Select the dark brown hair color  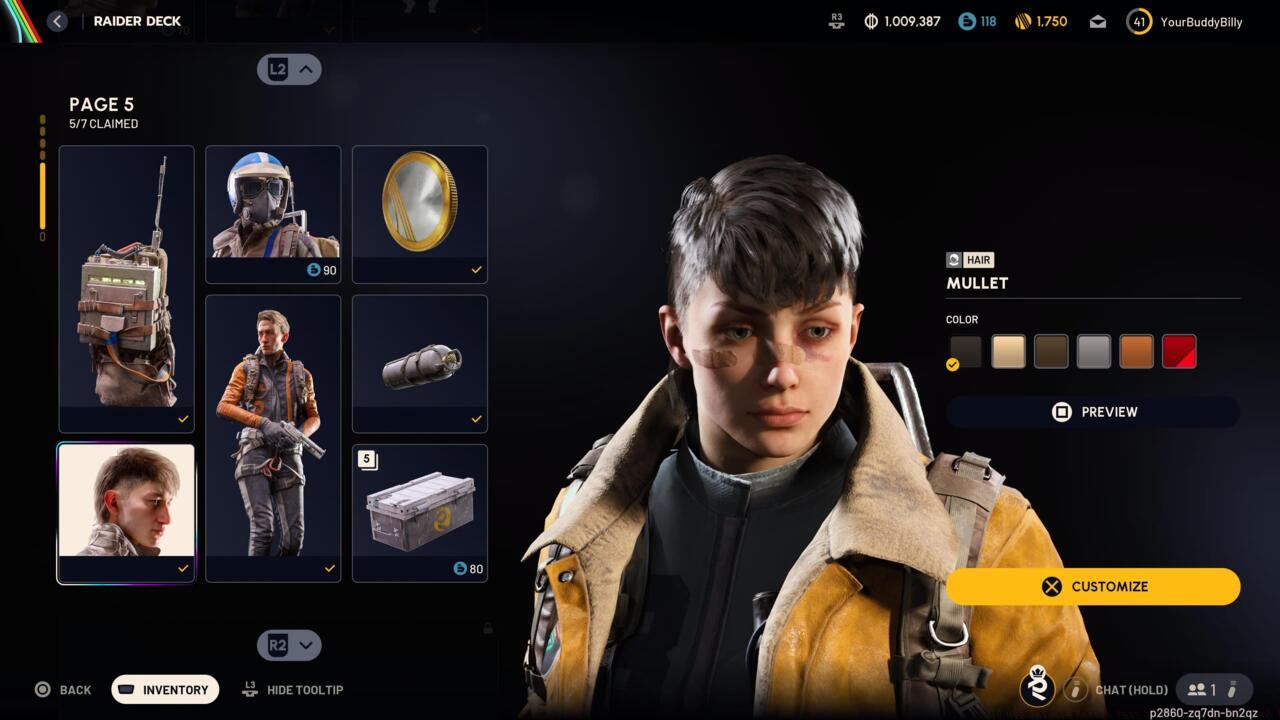coord(1051,351)
